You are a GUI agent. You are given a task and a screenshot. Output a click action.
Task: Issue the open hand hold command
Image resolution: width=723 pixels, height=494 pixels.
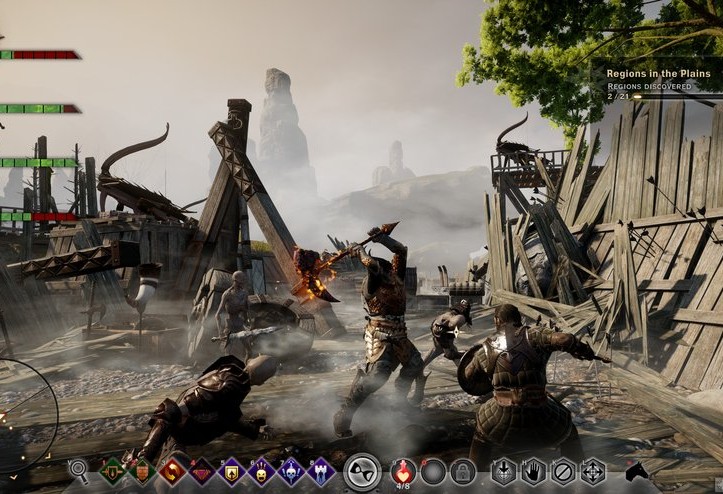(x=534, y=471)
